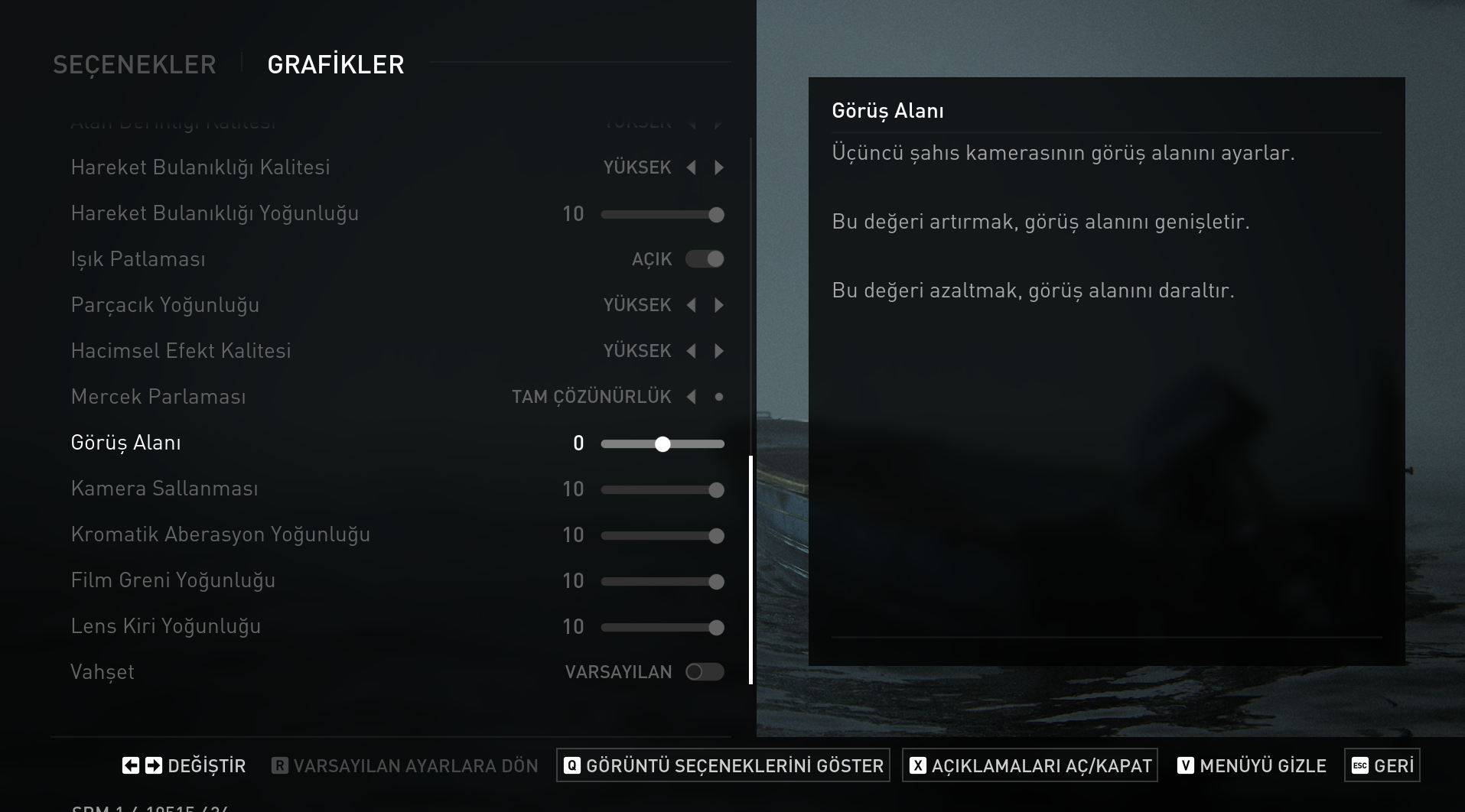This screenshot has height=812, width=1465.
Task: Decrease Hareket Bulanıklığı Kalitesi with left arrow
Action: 692,167
